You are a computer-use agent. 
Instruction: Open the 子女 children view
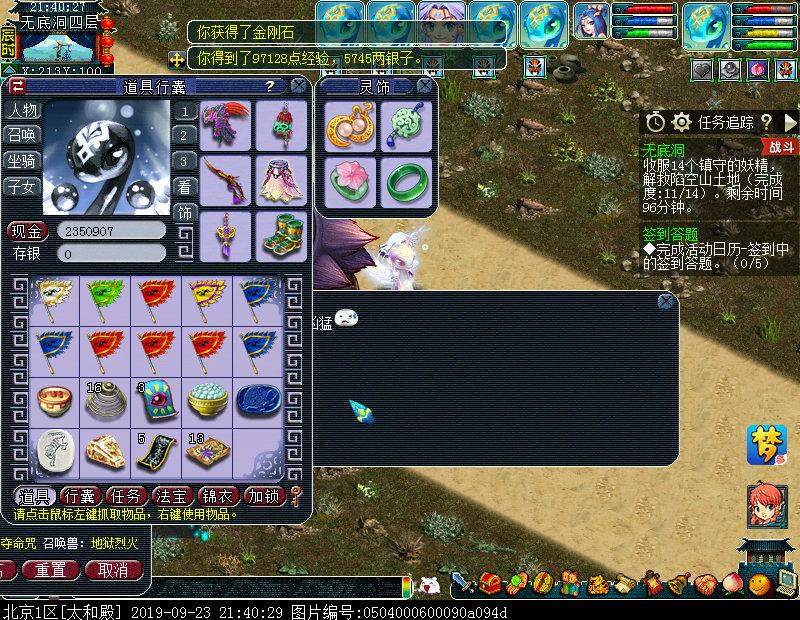[x=21, y=186]
